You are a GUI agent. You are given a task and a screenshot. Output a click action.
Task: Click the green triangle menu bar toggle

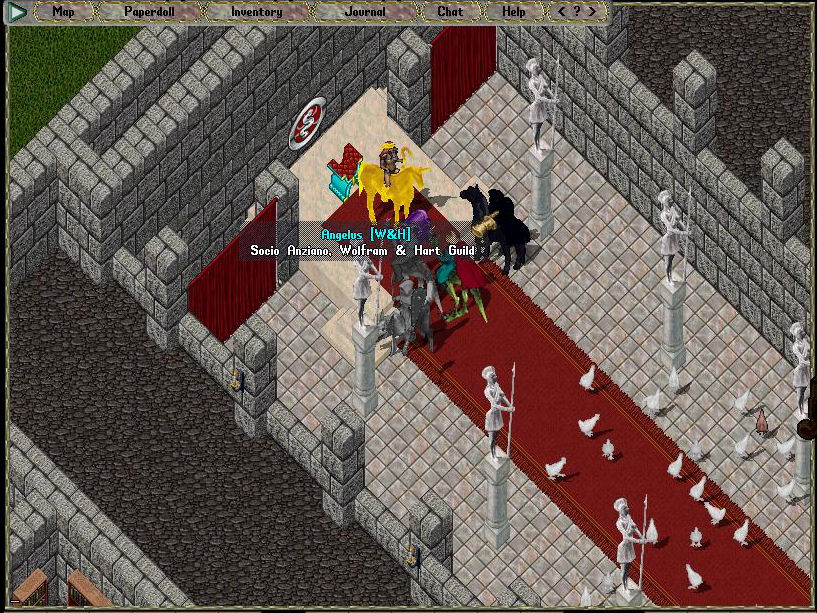(x=17, y=12)
